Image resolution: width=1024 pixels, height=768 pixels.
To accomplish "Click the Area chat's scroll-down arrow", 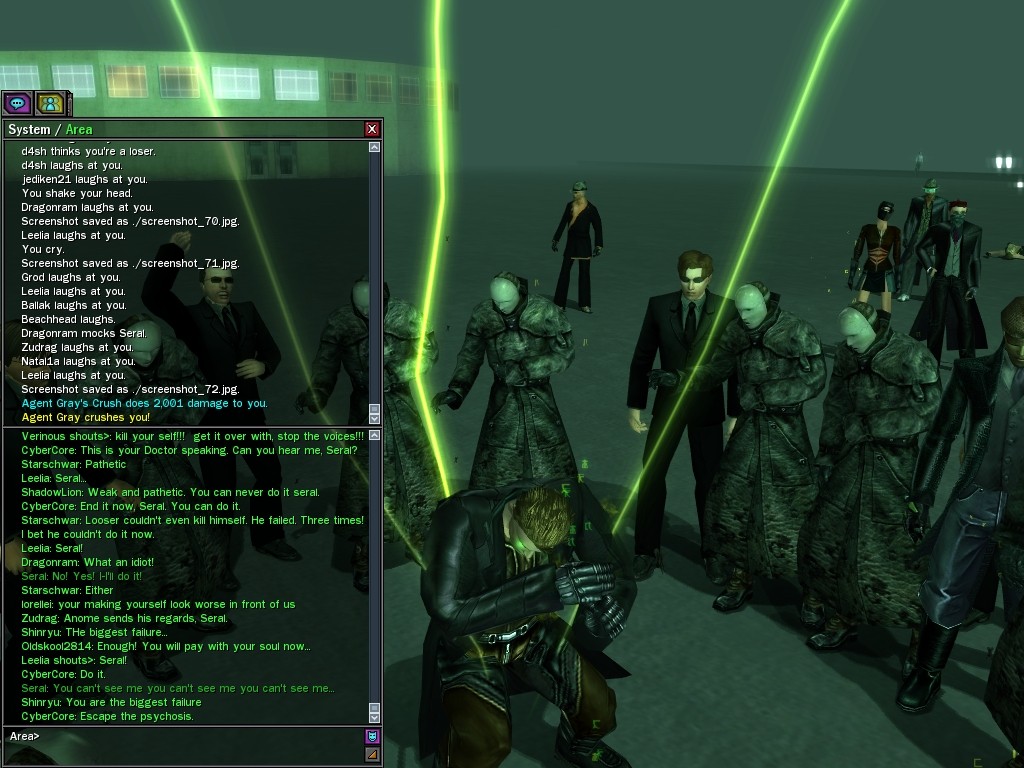I will click(x=375, y=714).
